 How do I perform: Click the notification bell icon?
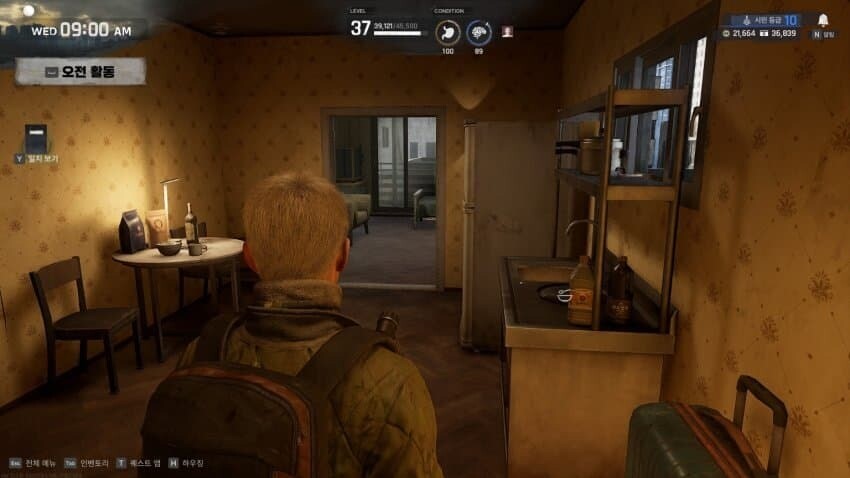click(823, 20)
